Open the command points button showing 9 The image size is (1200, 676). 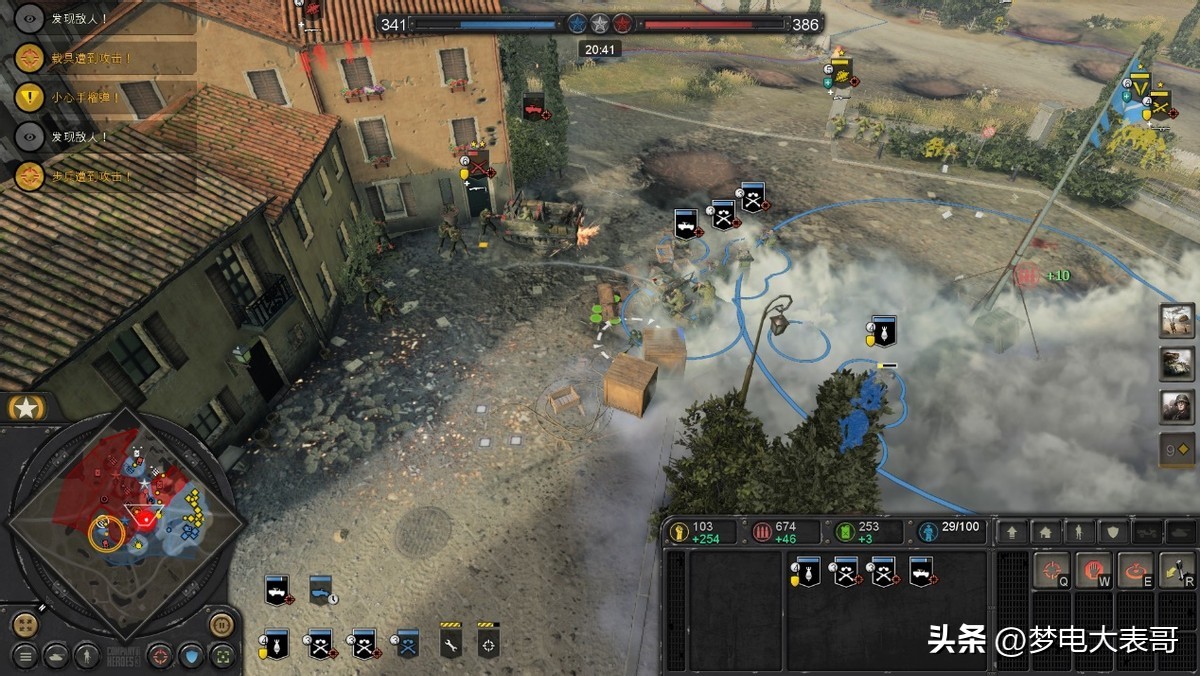(x=1177, y=450)
